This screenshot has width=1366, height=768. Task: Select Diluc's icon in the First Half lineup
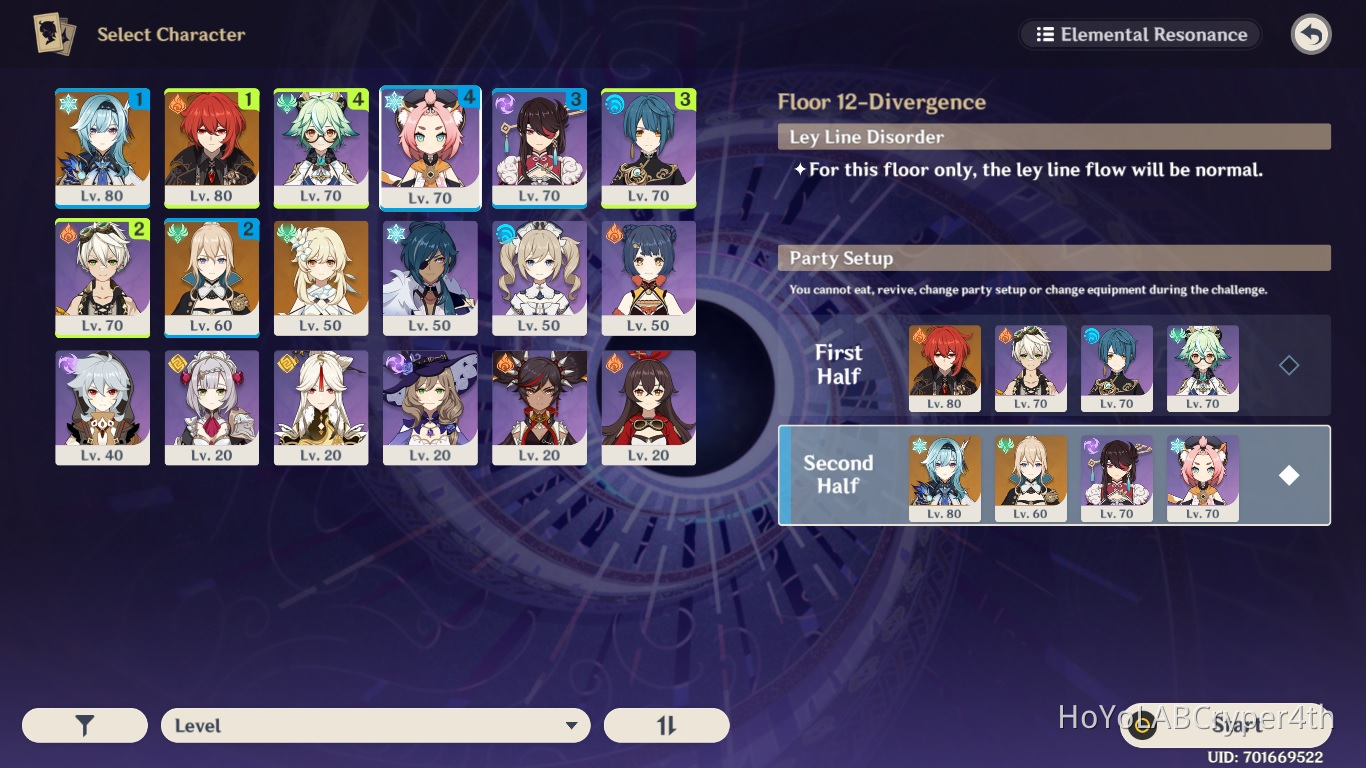pyautogui.click(x=944, y=368)
